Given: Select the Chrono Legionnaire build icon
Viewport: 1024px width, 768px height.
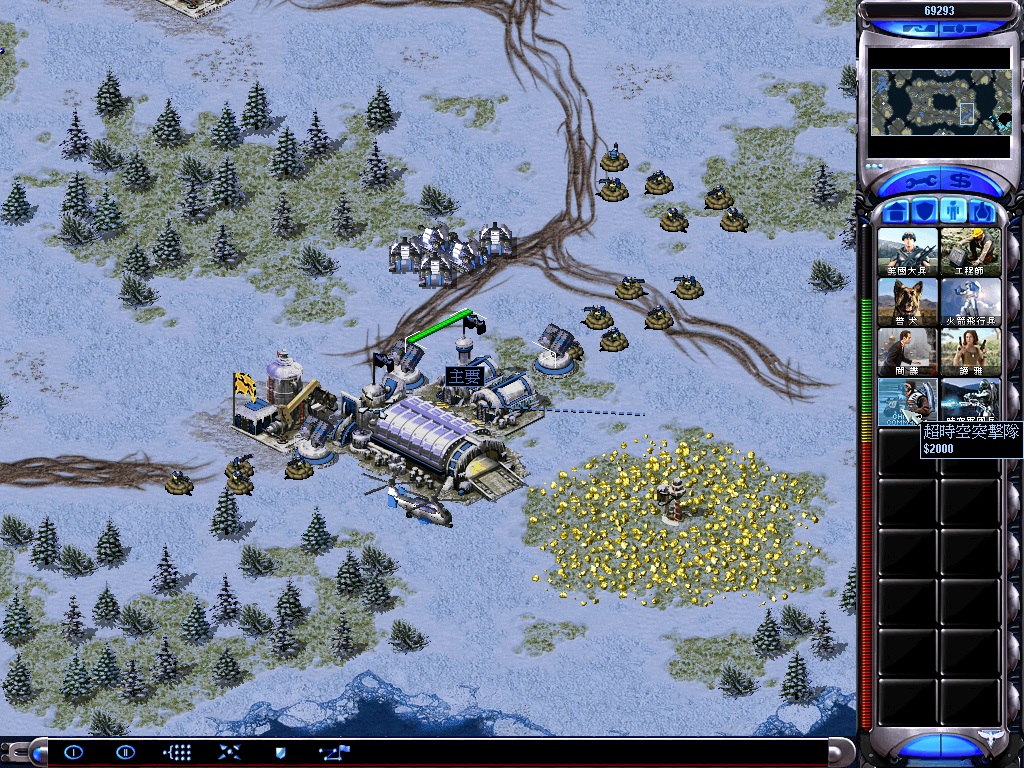Looking at the screenshot, I should (x=970, y=401).
